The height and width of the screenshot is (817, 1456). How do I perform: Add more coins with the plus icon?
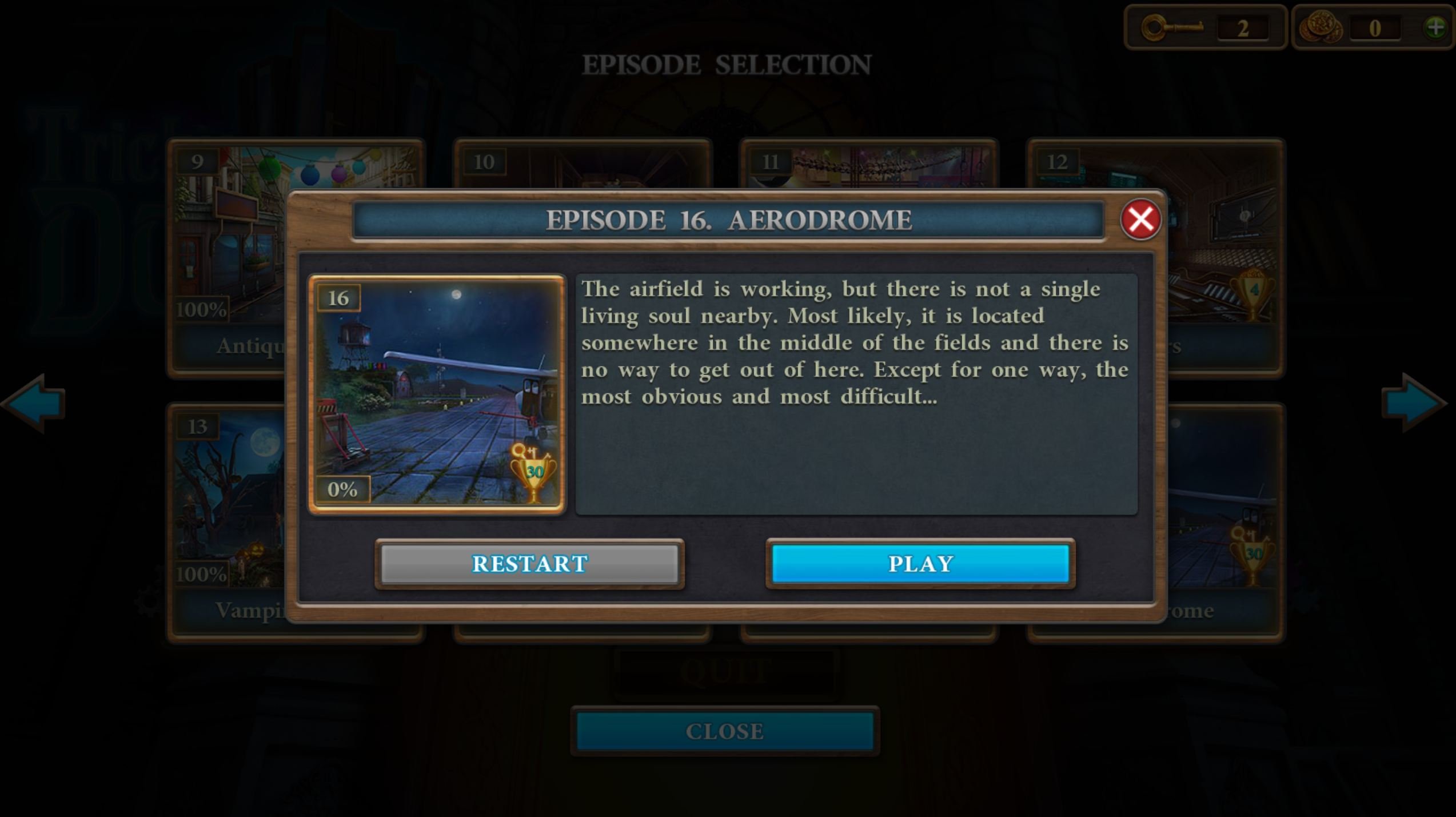tap(1435, 27)
